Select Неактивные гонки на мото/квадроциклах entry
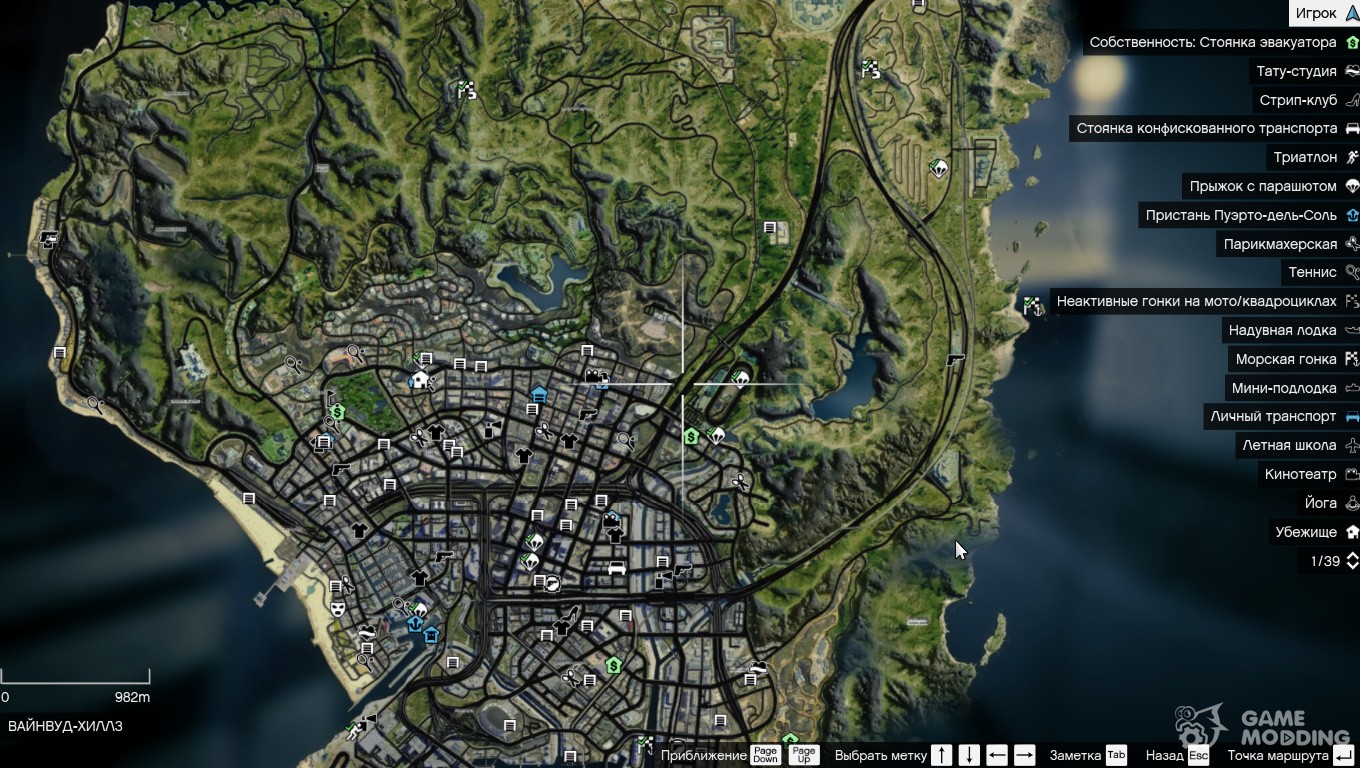This screenshot has height=768, width=1360. [1196, 301]
